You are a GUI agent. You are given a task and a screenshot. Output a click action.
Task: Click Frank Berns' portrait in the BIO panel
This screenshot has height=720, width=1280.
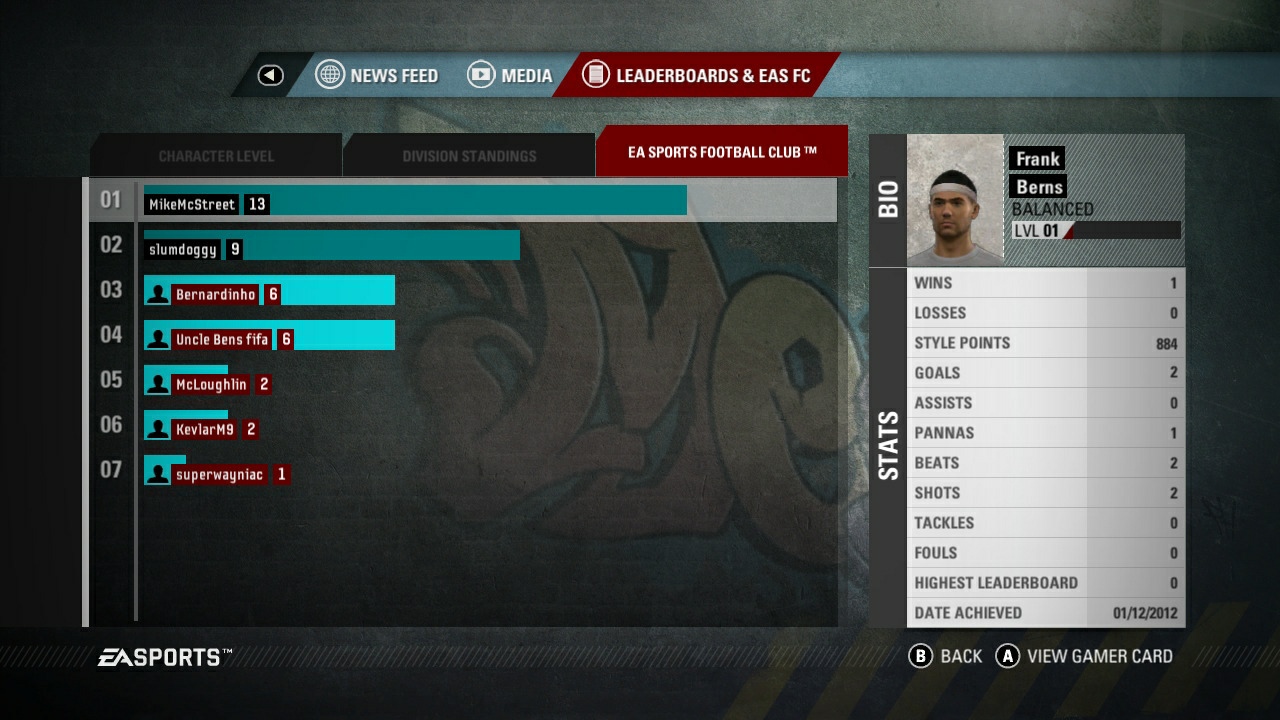954,198
